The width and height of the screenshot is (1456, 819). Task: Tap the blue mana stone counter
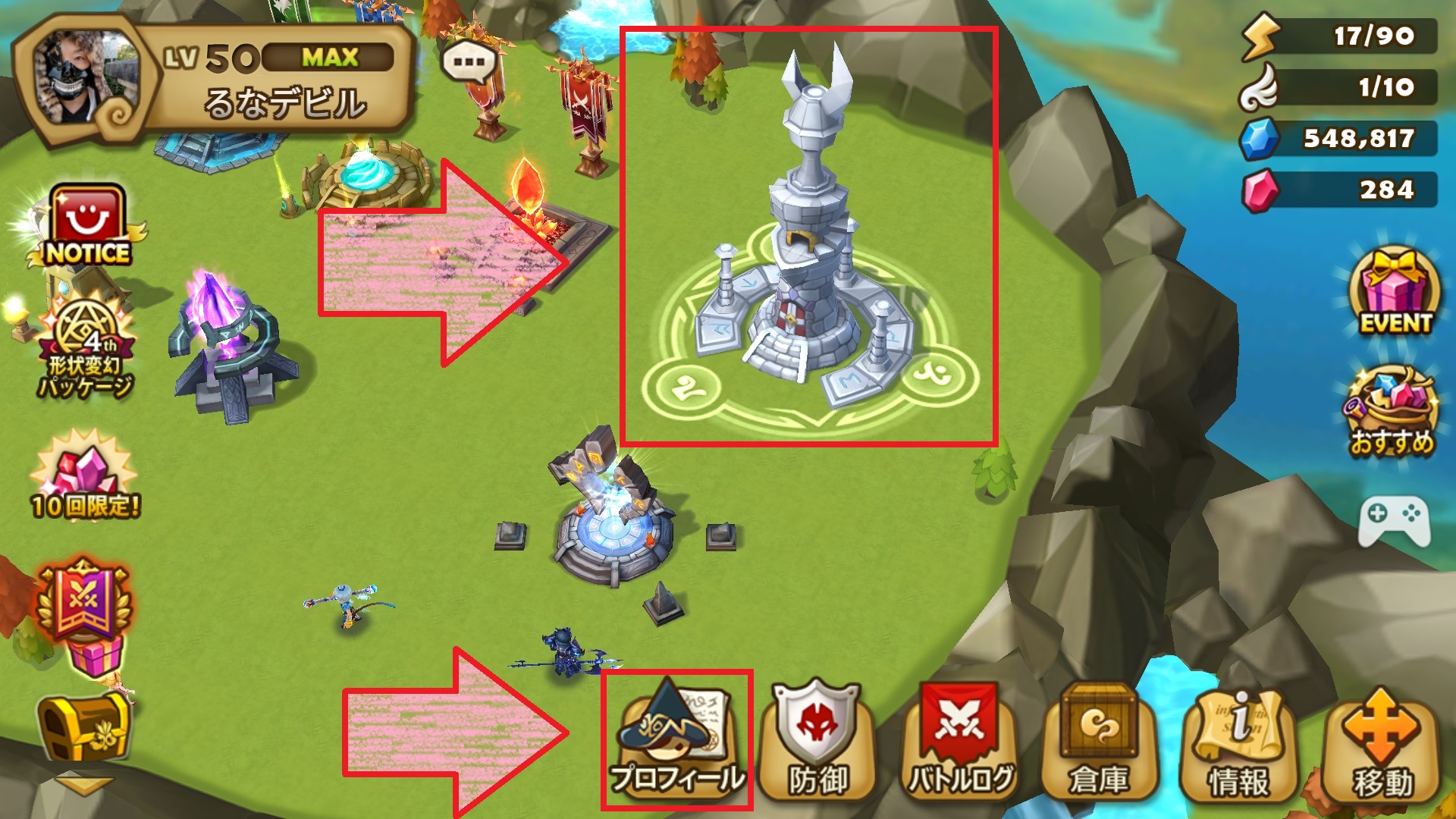pyautogui.click(x=1339, y=138)
